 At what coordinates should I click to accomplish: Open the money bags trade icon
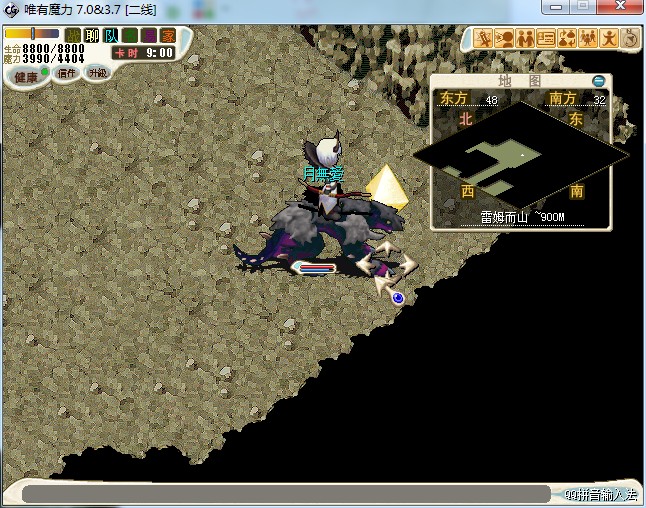(x=567, y=39)
